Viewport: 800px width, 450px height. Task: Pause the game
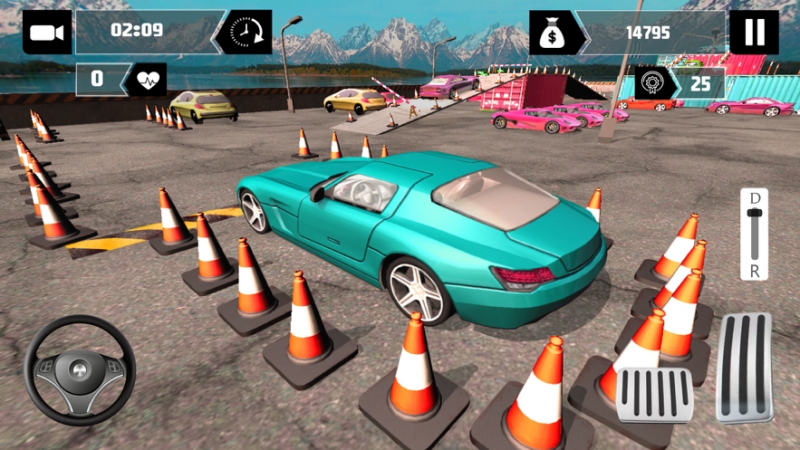[x=753, y=32]
